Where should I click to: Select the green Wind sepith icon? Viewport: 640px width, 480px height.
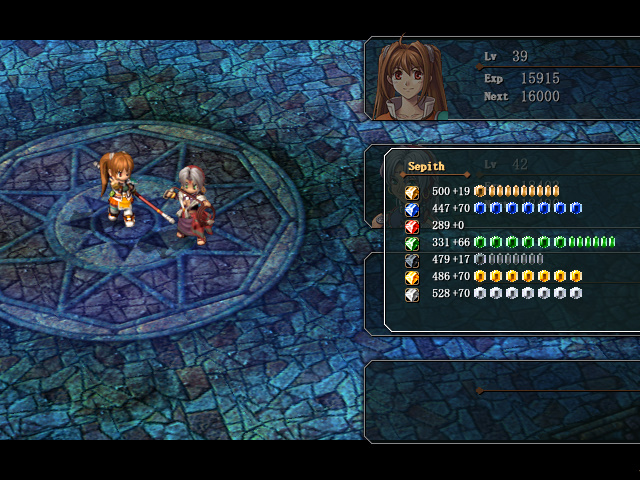[x=411, y=243]
